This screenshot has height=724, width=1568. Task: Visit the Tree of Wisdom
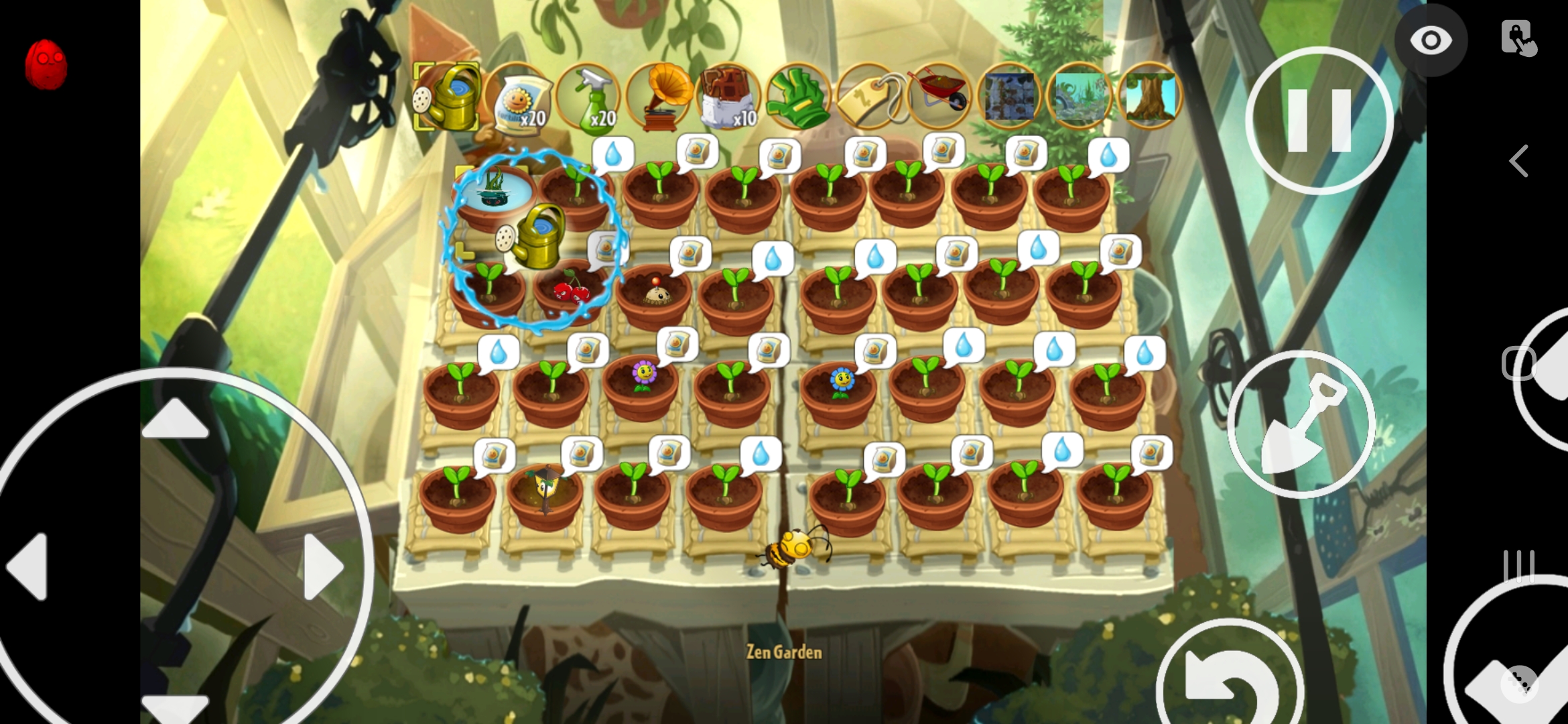click(x=1150, y=97)
